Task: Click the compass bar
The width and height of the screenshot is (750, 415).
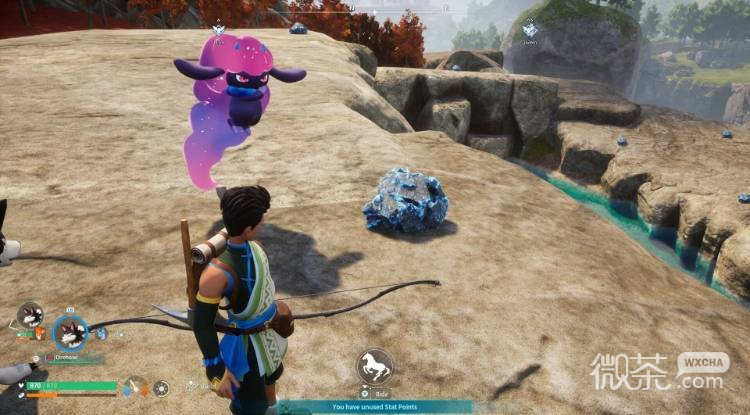Action: (x=375, y=10)
